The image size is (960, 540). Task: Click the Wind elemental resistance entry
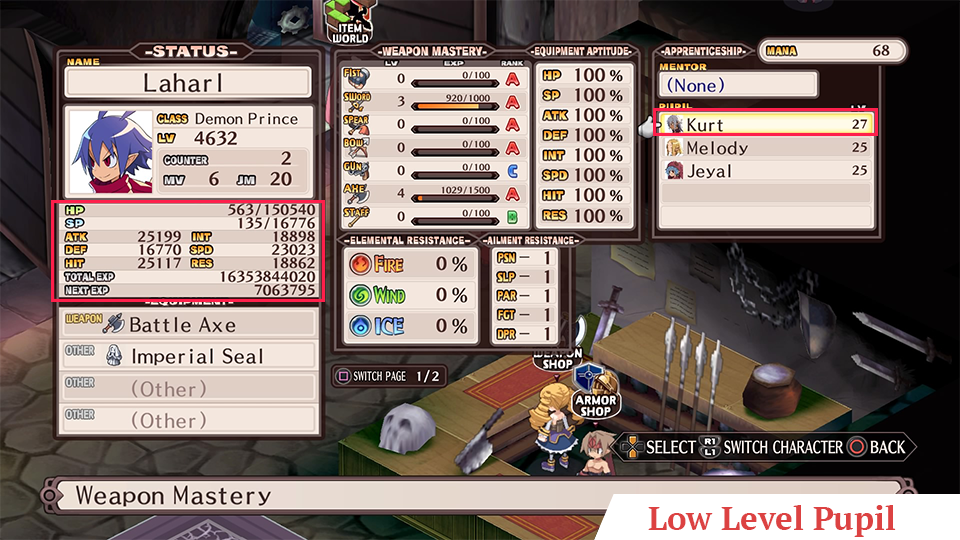408,295
